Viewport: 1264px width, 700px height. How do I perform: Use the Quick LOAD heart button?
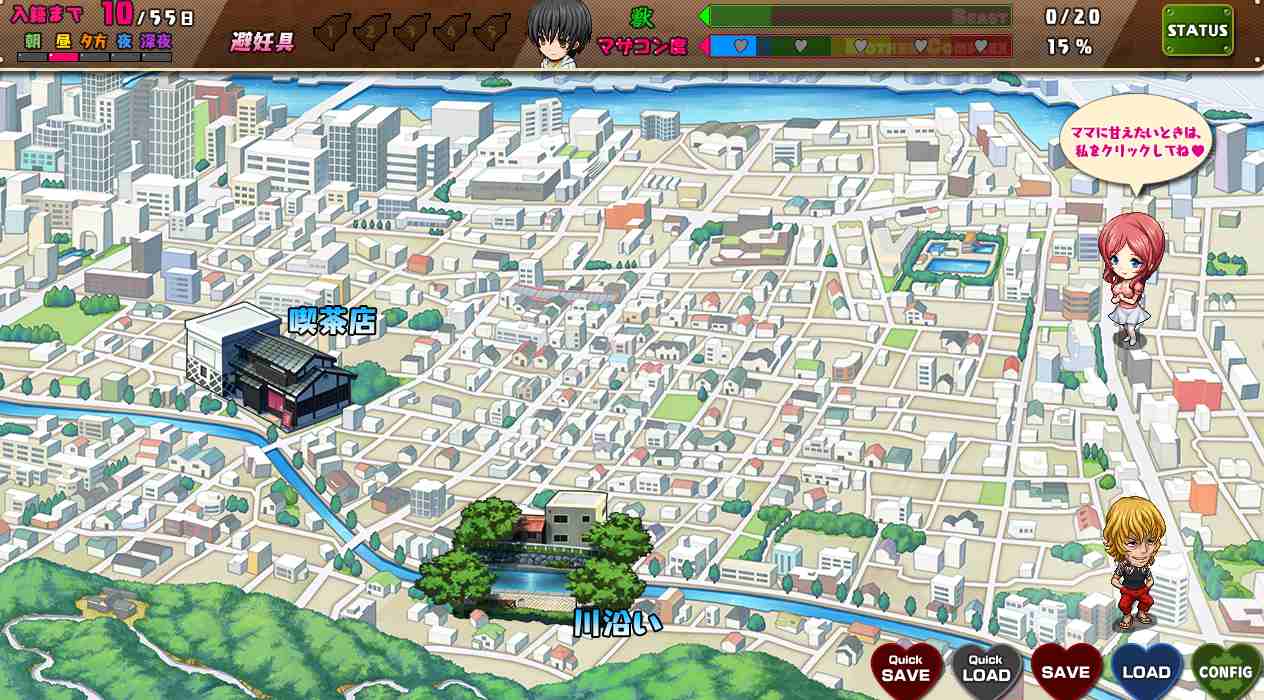coord(986,669)
